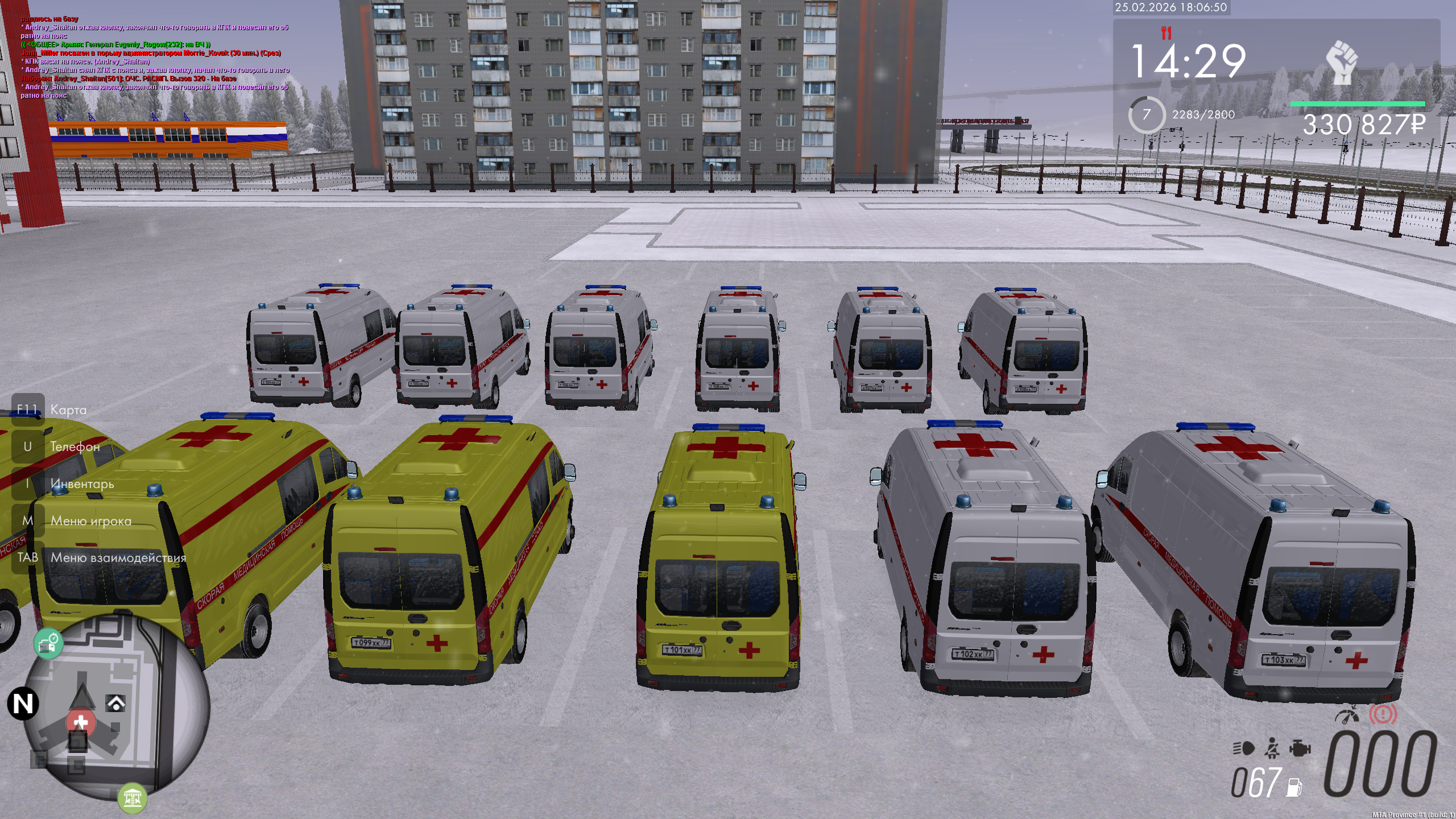Click the green vehicle marker above the minimap
Screen dimensions: 1456x819
click(48, 643)
